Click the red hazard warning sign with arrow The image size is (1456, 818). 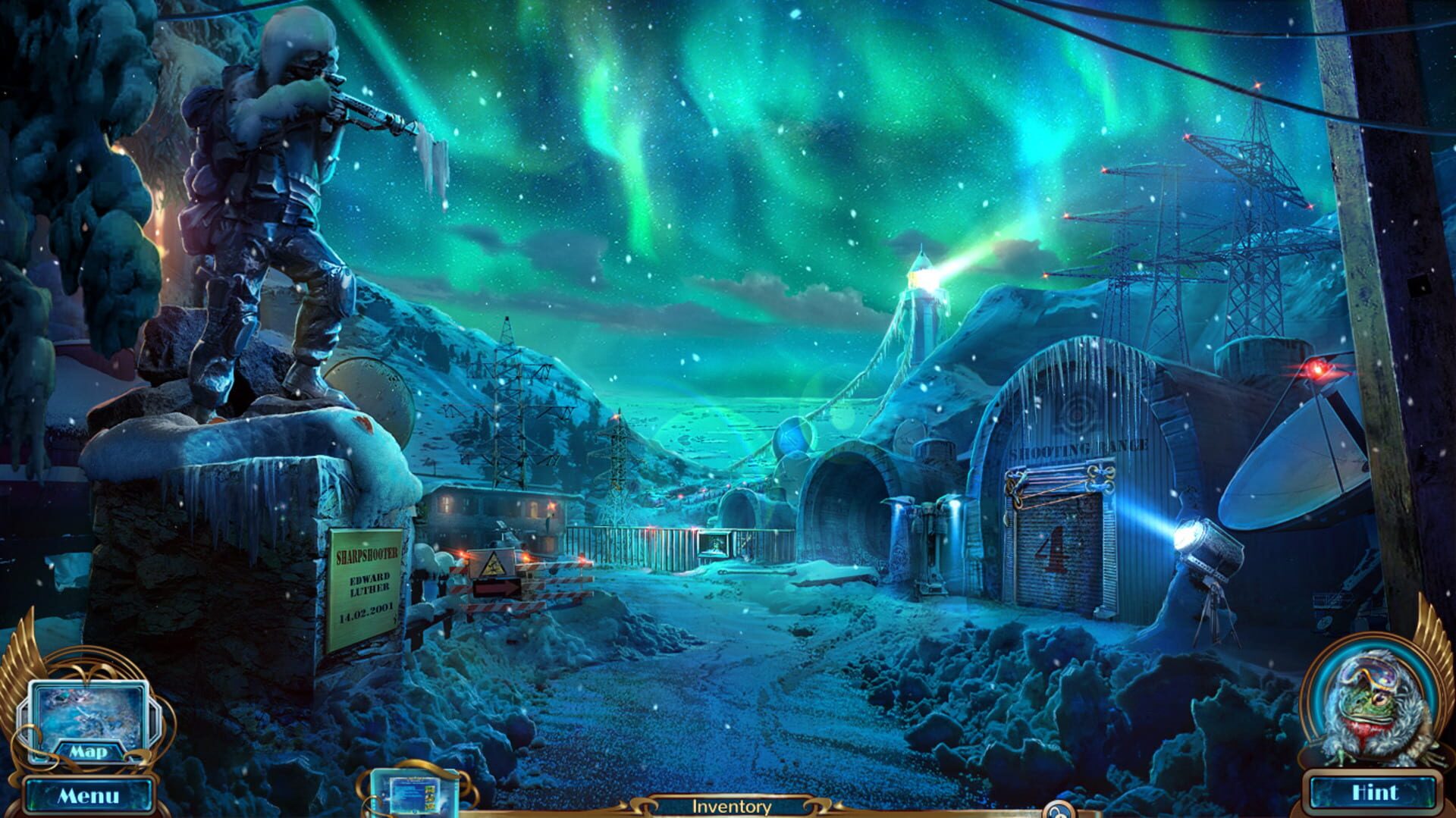tap(497, 584)
